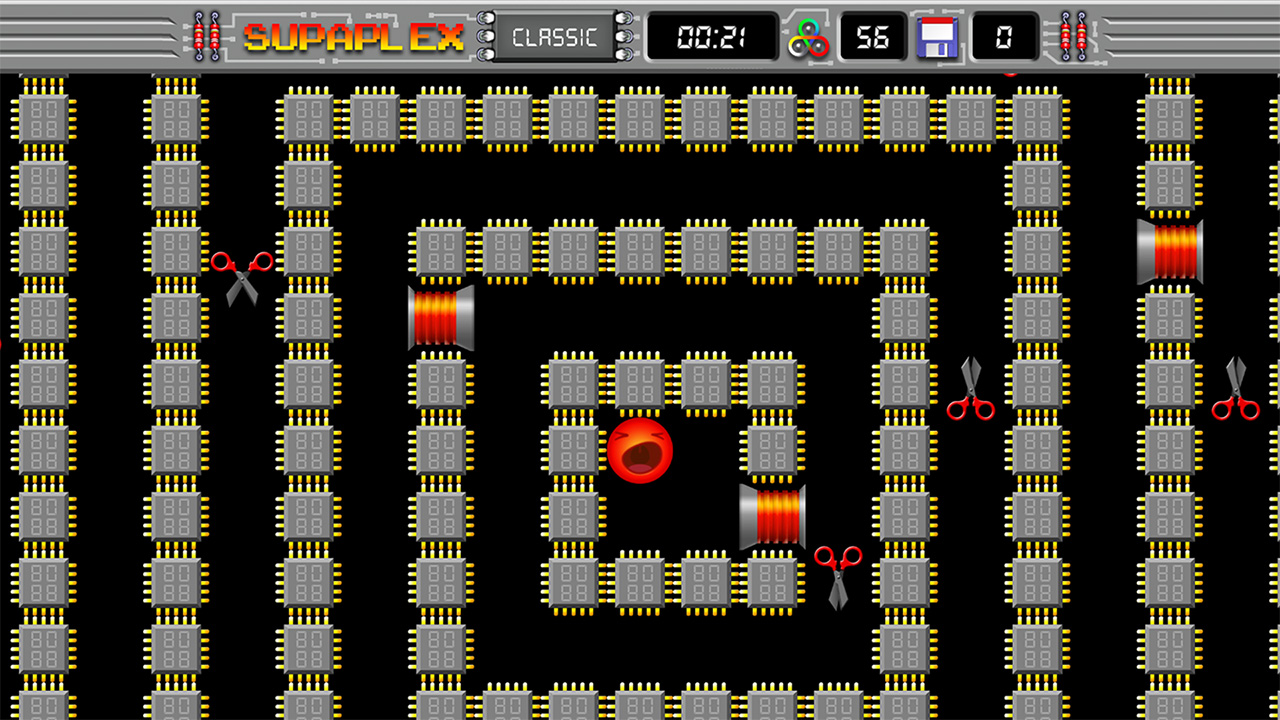Select the CLASSIC label in the top bar
The height and width of the screenshot is (720, 1280).
point(553,37)
